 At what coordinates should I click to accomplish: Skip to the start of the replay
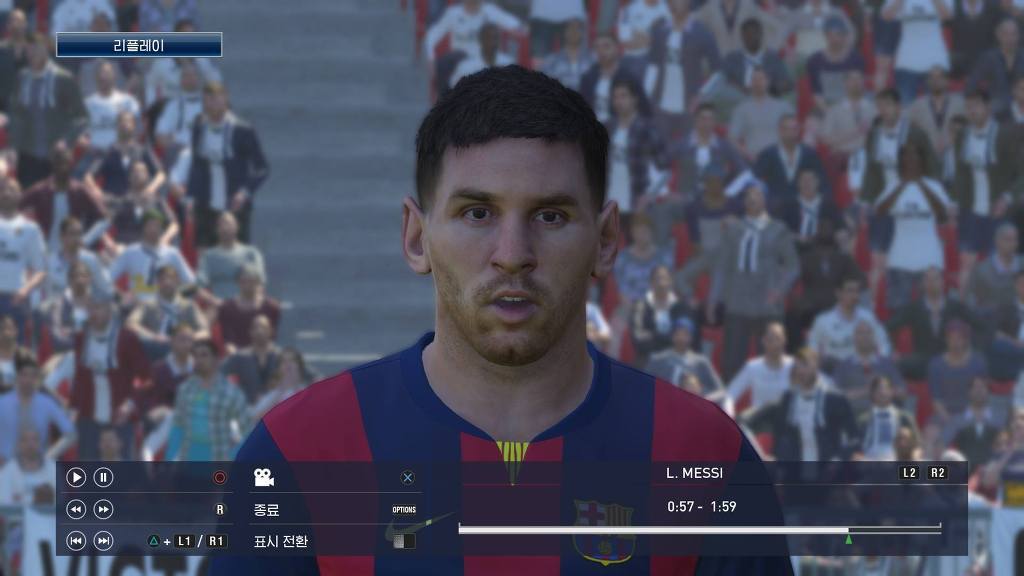76,541
